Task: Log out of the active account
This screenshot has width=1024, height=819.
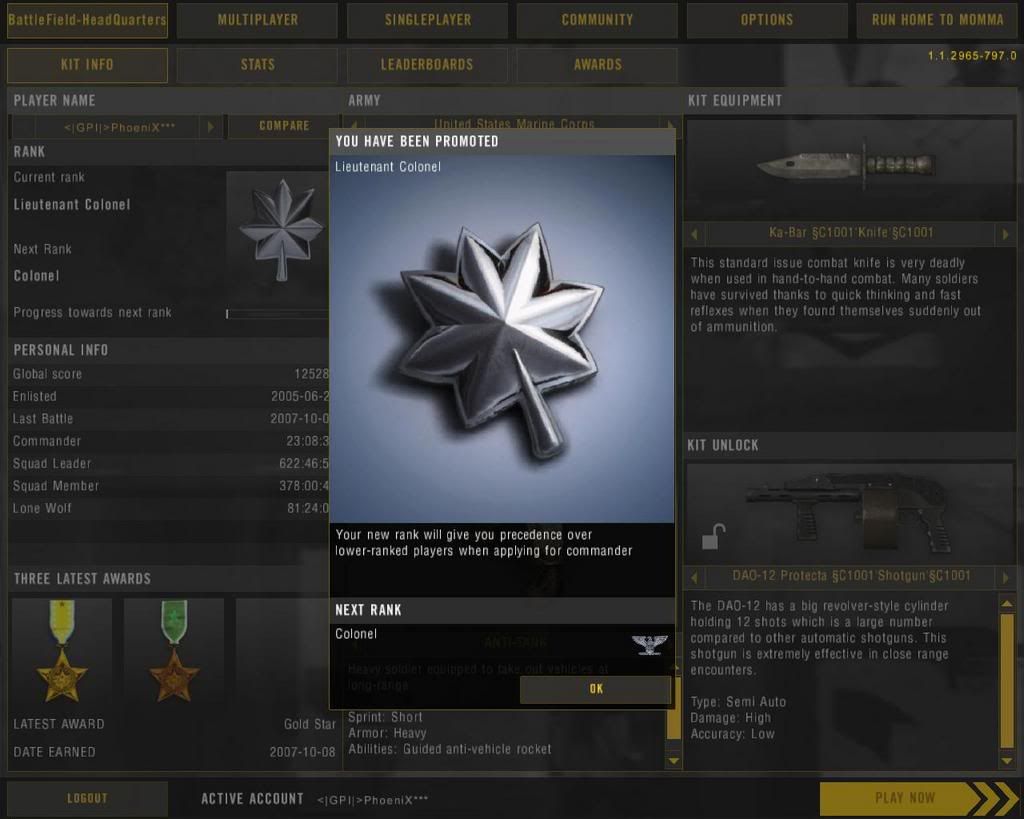Action: tap(87, 798)
